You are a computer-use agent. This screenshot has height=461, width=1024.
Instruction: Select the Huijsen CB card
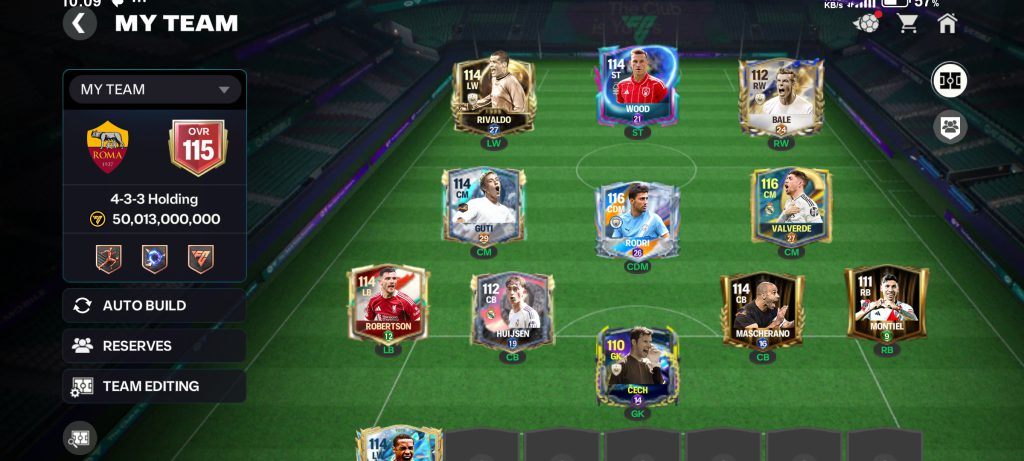(x=513, y=310)
